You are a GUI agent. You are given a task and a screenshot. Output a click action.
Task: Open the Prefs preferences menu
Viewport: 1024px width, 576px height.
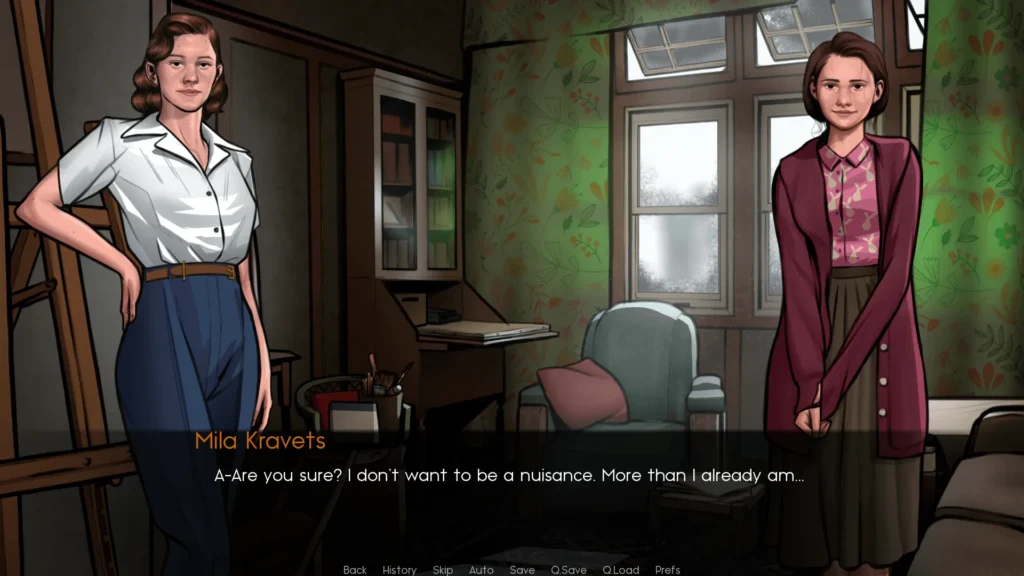(667, 570)
